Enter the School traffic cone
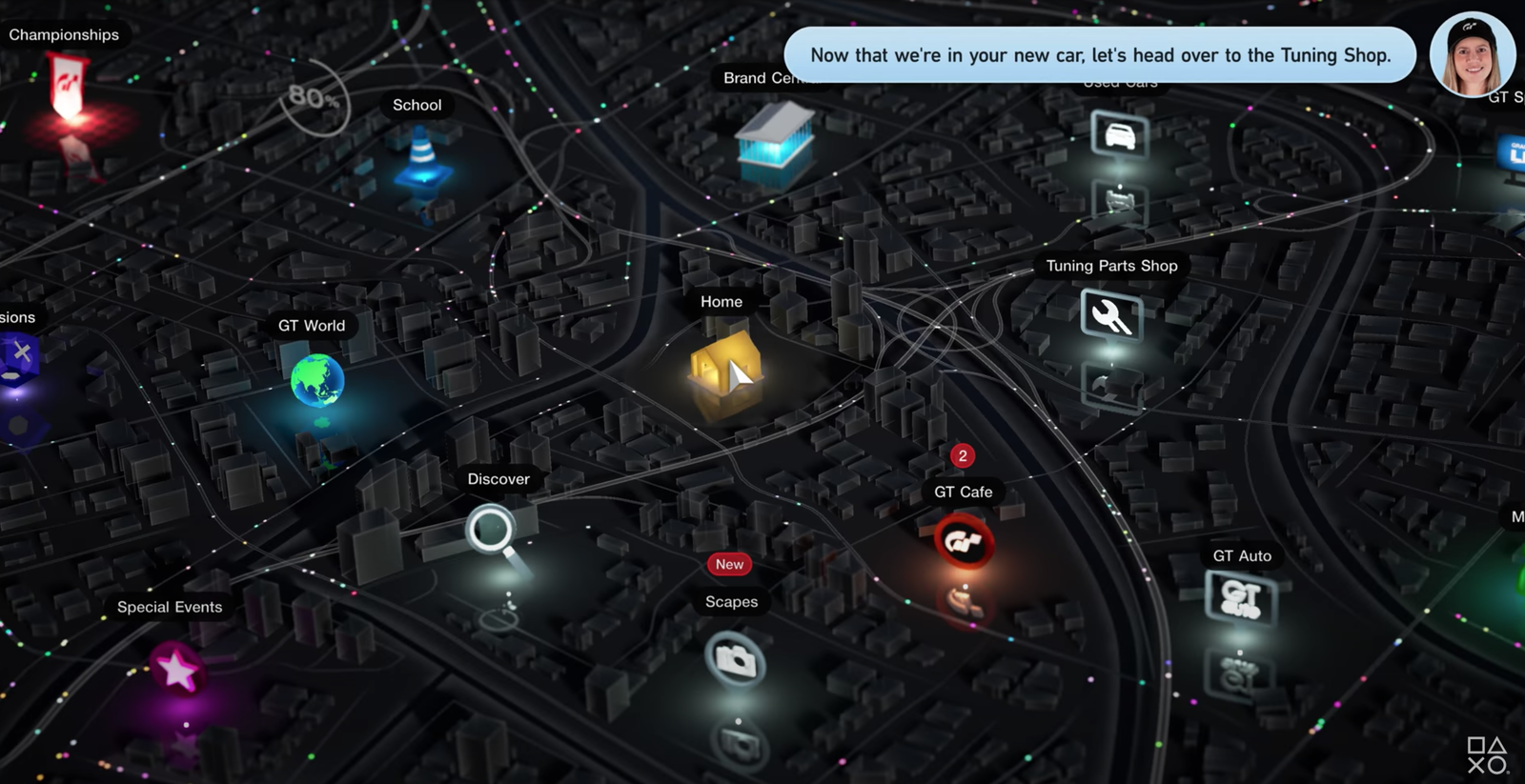Screen dimensions: 1525x784 point(421,158)
